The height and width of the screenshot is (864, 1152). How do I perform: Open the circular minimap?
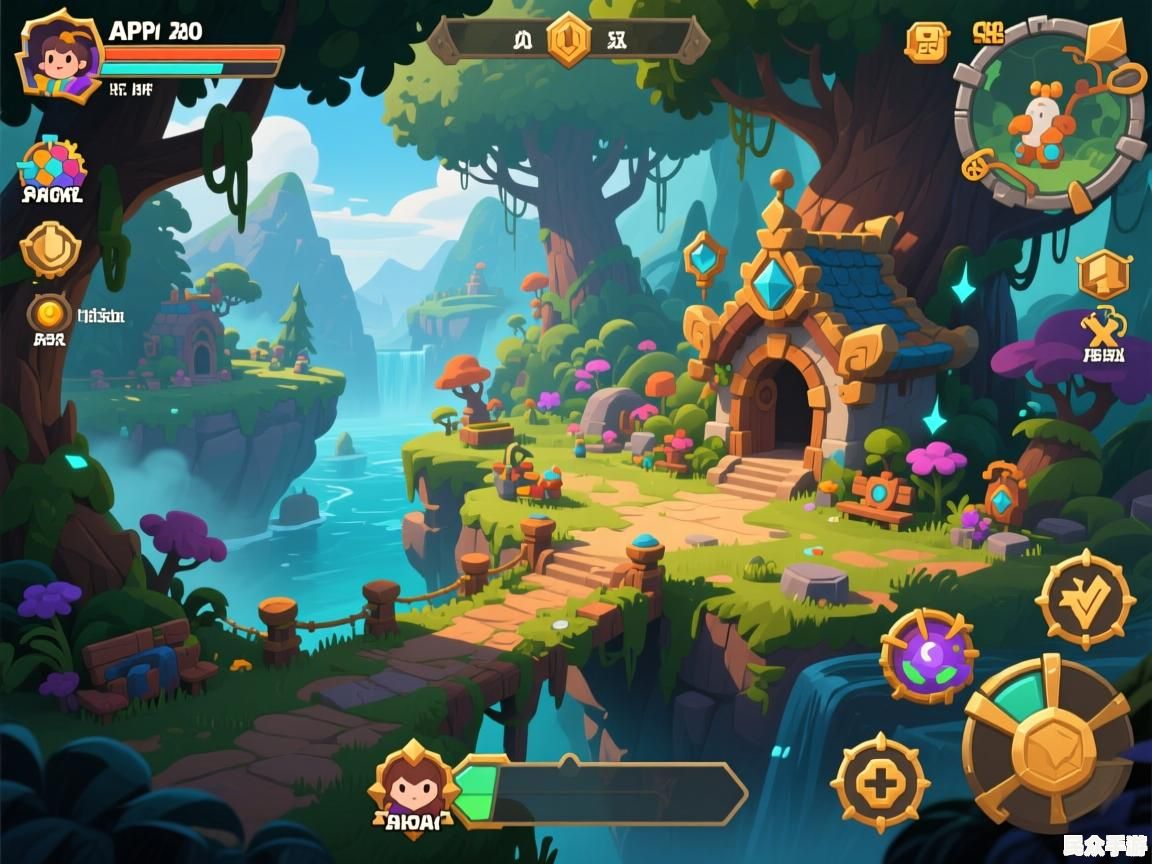click(x=1049, y=114)
